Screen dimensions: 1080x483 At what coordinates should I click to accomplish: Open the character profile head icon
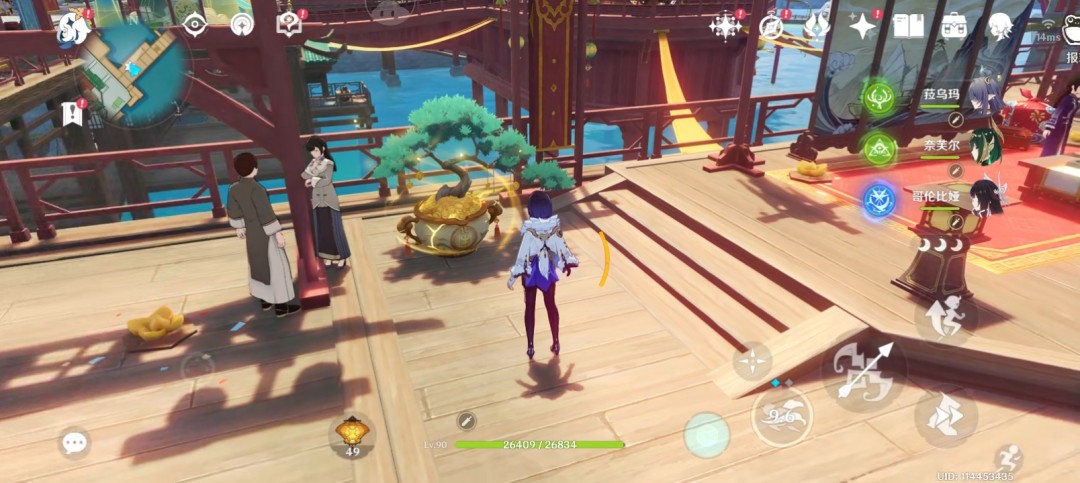[1000, 26]
